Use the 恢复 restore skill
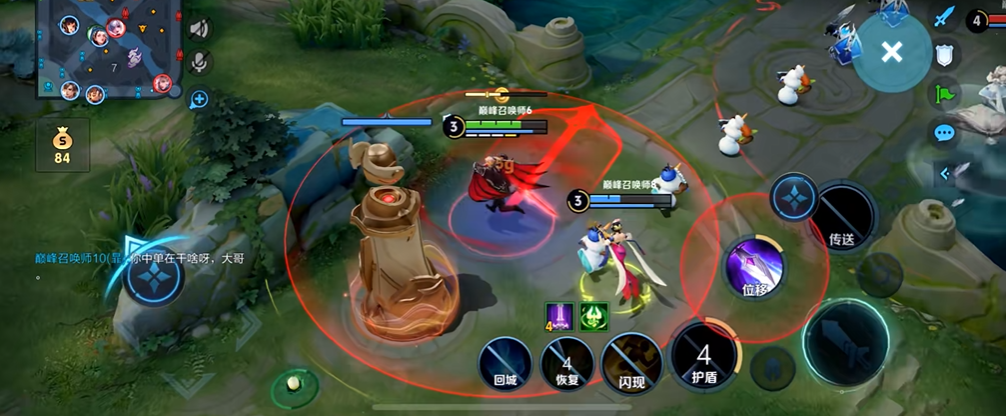The image size is (1006, 416). (x=567, y=362)
